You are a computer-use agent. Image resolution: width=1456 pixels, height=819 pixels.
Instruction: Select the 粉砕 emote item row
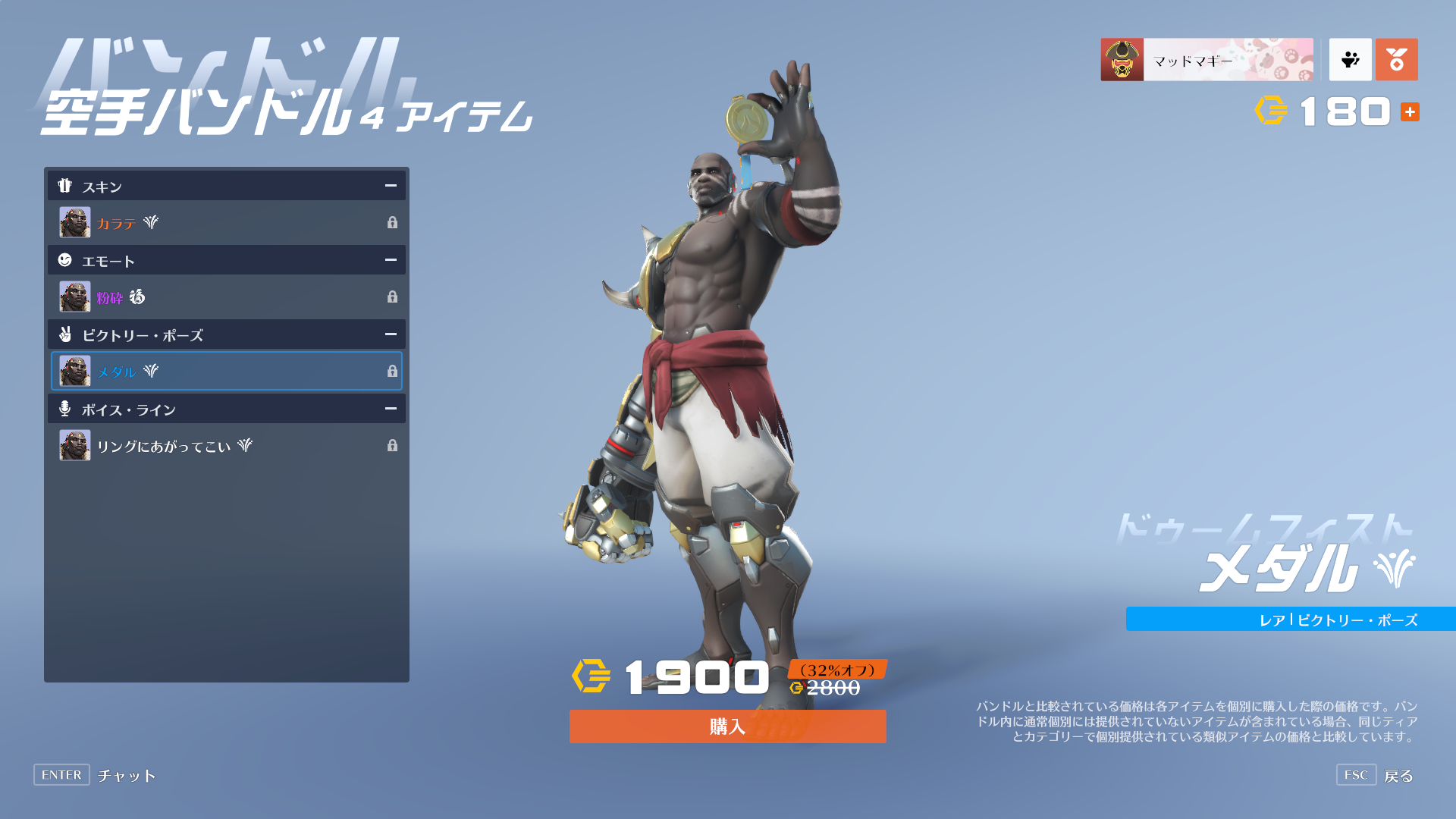pos(227,297)
